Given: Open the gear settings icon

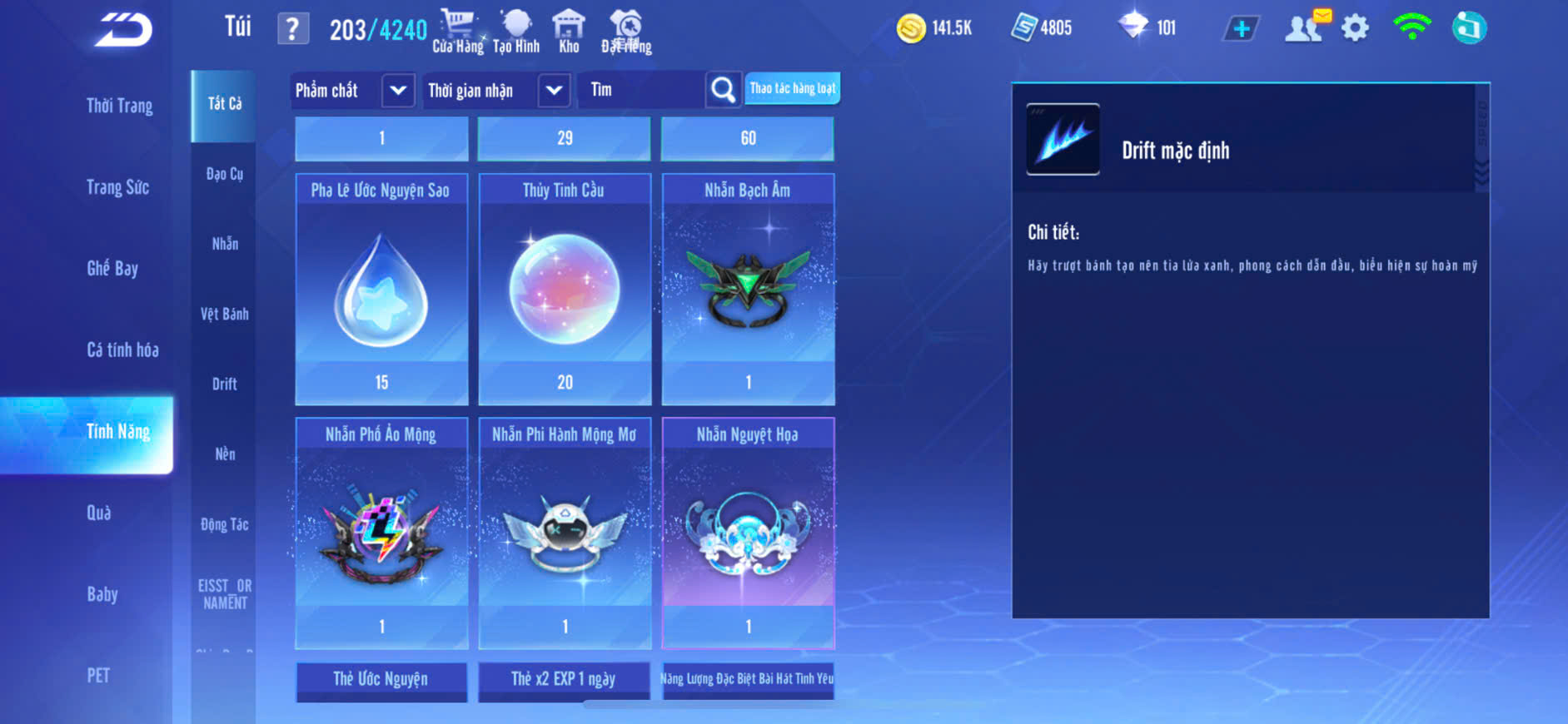Looking at the screenshot, I should (1355, 28).
